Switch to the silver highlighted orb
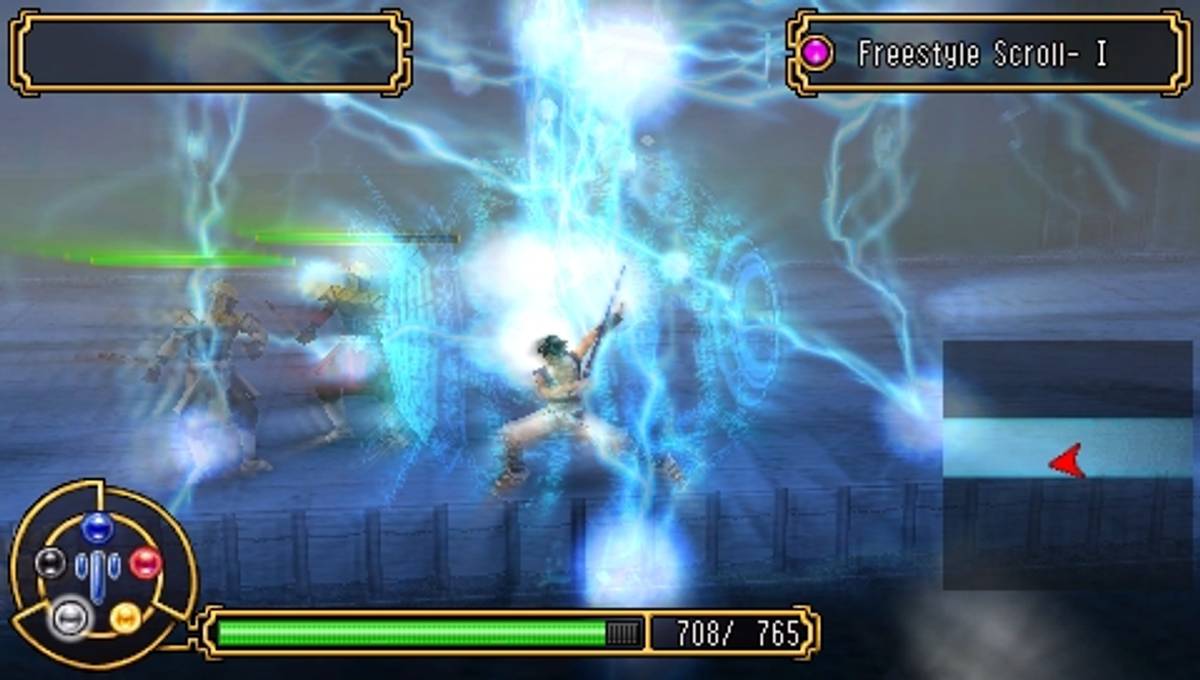This screenshot has height=680, width=1200. pyautogui.click(x=69, y=616)
